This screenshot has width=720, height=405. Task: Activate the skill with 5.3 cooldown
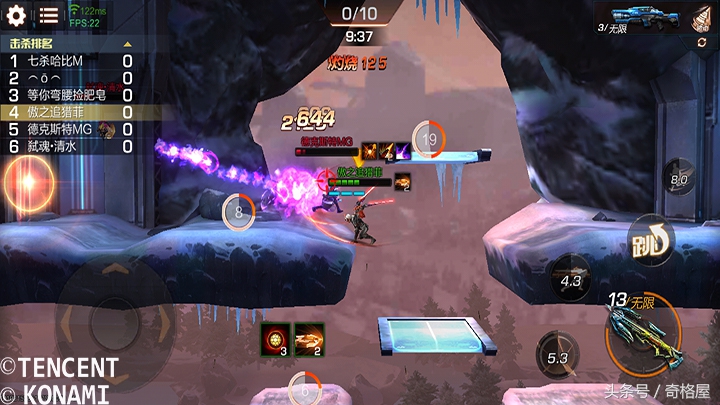(x=558, y=355)
